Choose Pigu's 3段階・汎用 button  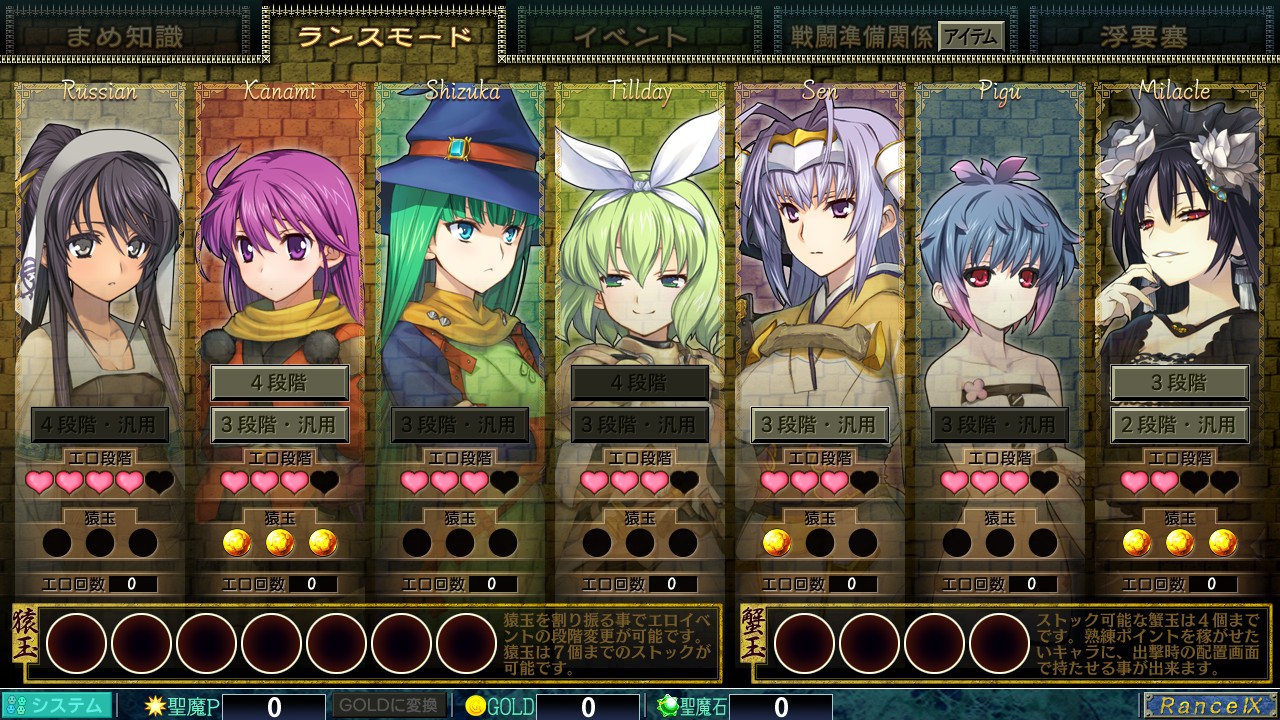tap(999, 424)
